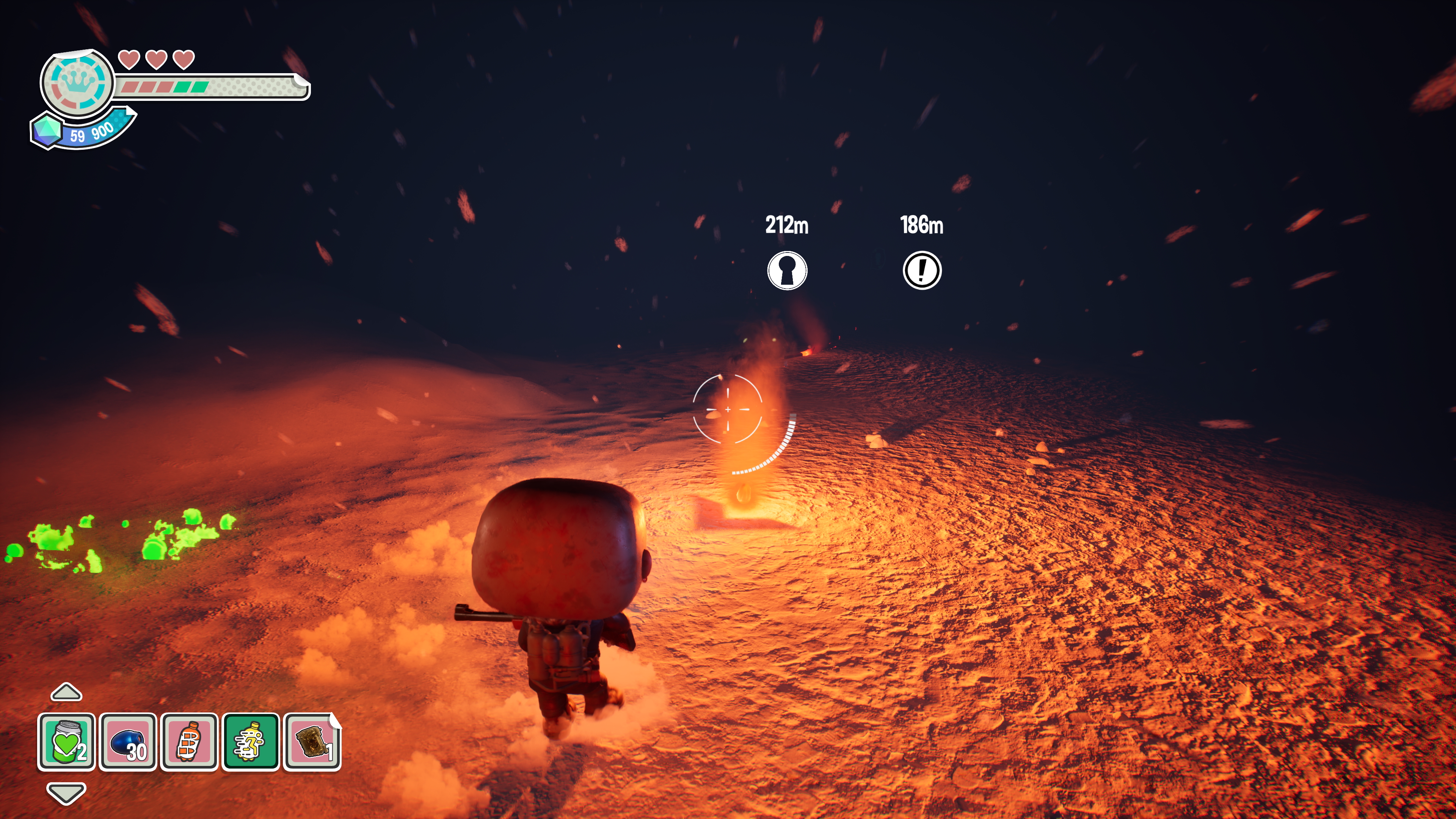This screenshot has height=819, width=1456.
Task: Choose the blue grenade slot with 30
Action: tap(128, 742)
